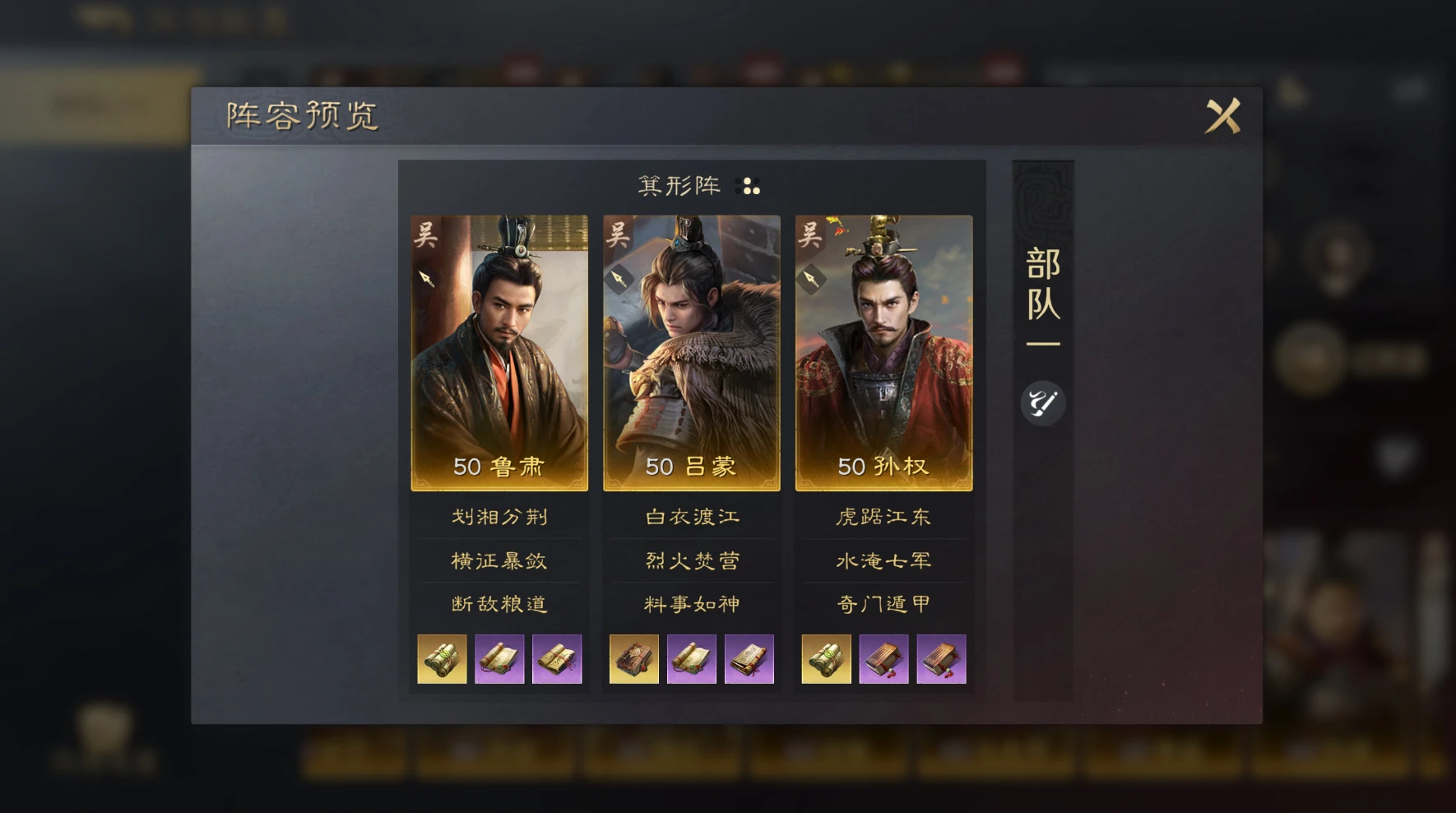
Task: Expand Lu Su's skill 划湘分荆
Action: pyautogui.click(x=499, y=517)
